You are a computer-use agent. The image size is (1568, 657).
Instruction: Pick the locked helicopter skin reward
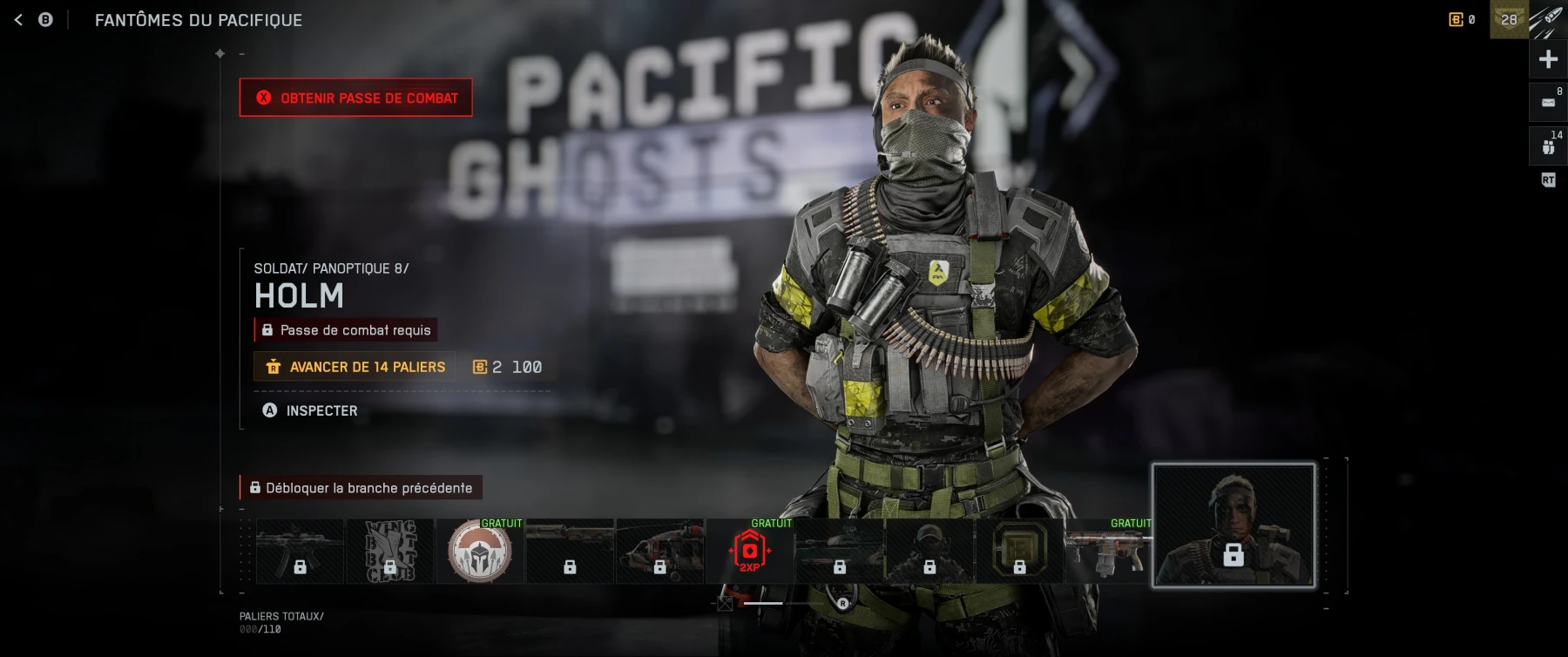point(659,552)
